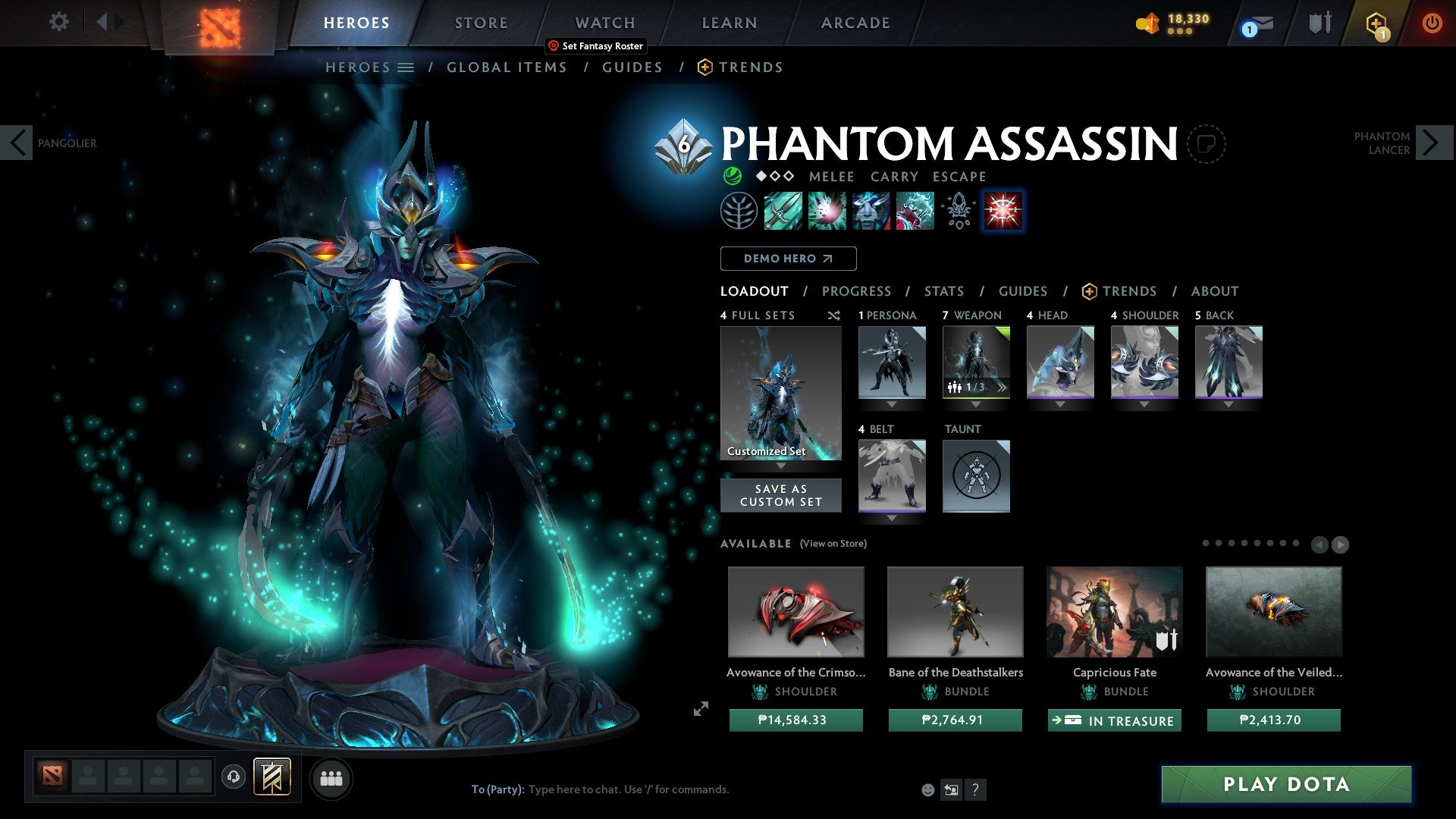Screen dimensions: 1456x819
Task: View the hero Stats tab
Action: [944, 291]
